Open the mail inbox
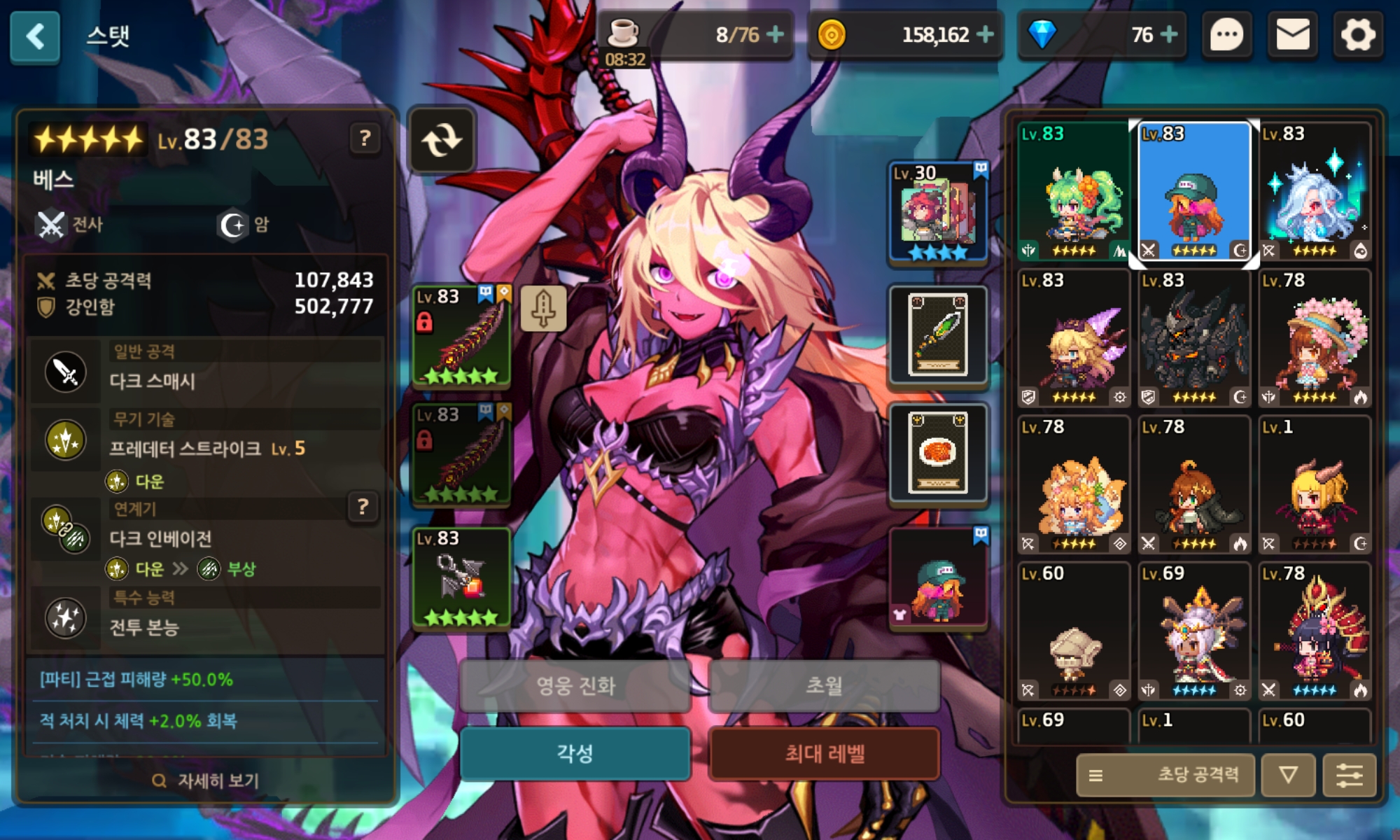1400x840 pixels. [1292, 35]
